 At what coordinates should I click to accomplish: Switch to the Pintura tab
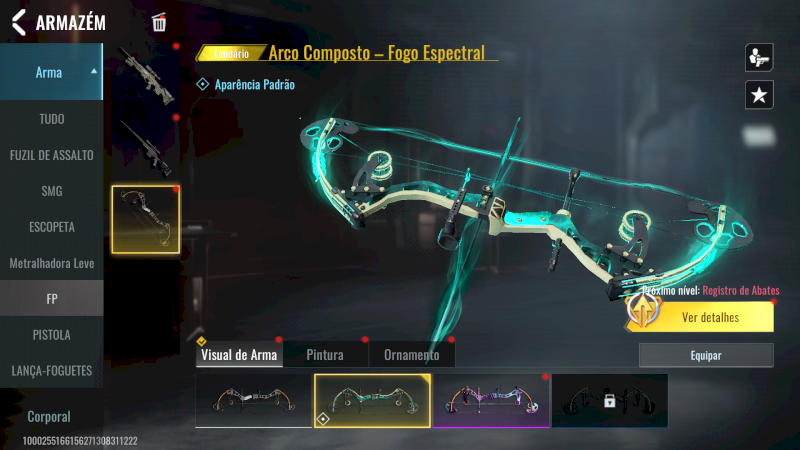[x=325, y=355]
